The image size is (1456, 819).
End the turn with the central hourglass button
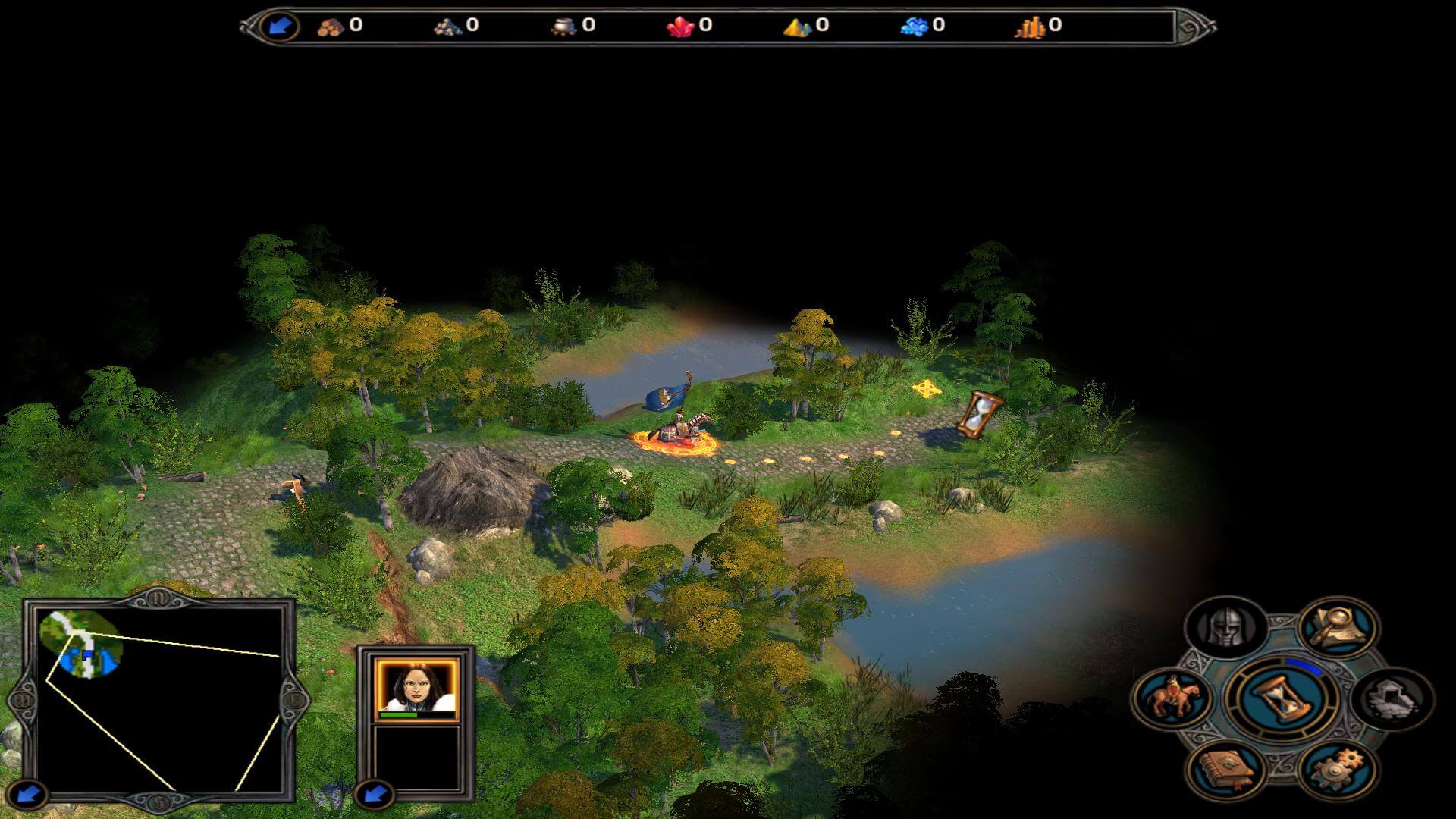click(x=1280, y=698)
